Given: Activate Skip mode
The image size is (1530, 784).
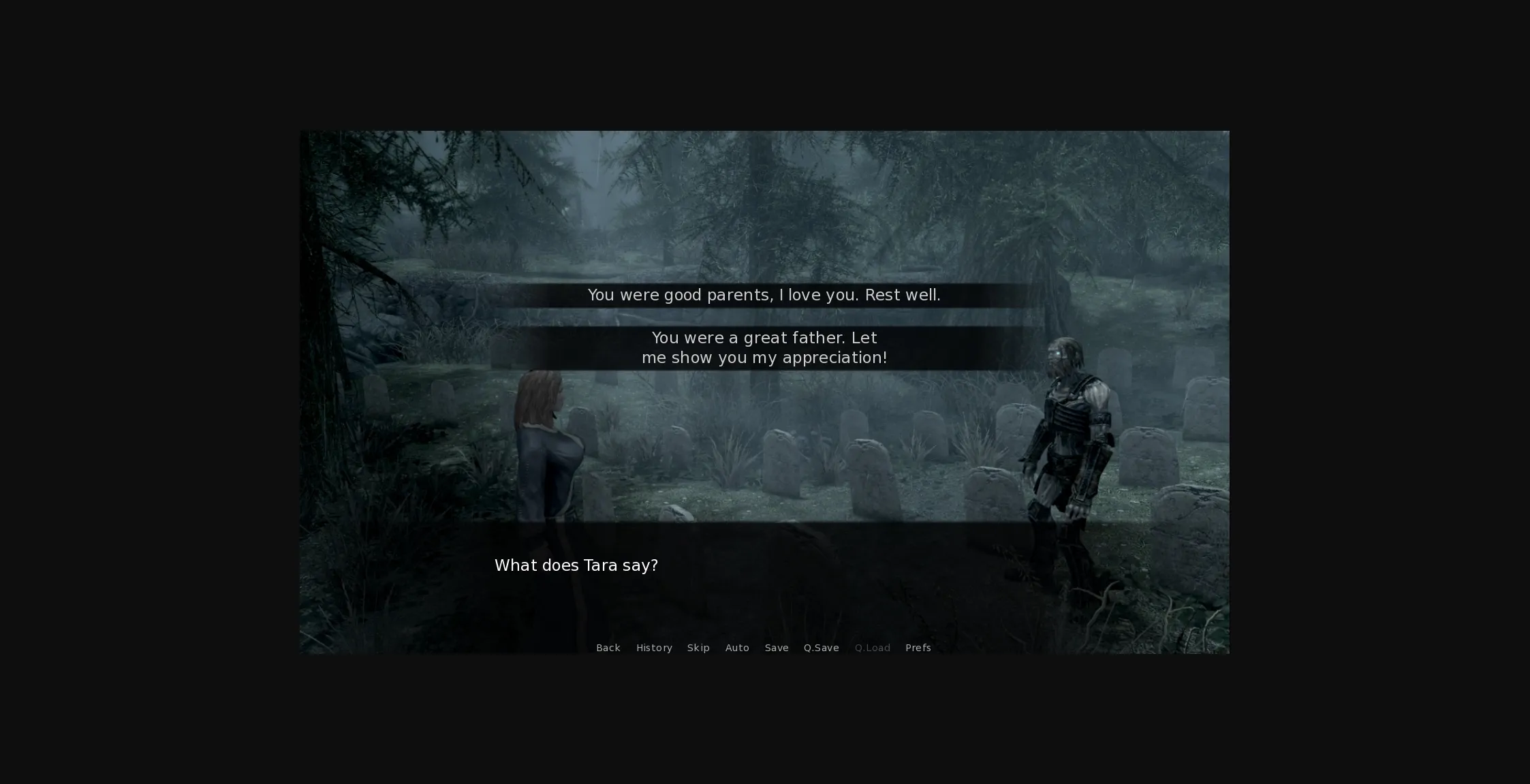Looking at the screenshot, I should pos(698,648).
